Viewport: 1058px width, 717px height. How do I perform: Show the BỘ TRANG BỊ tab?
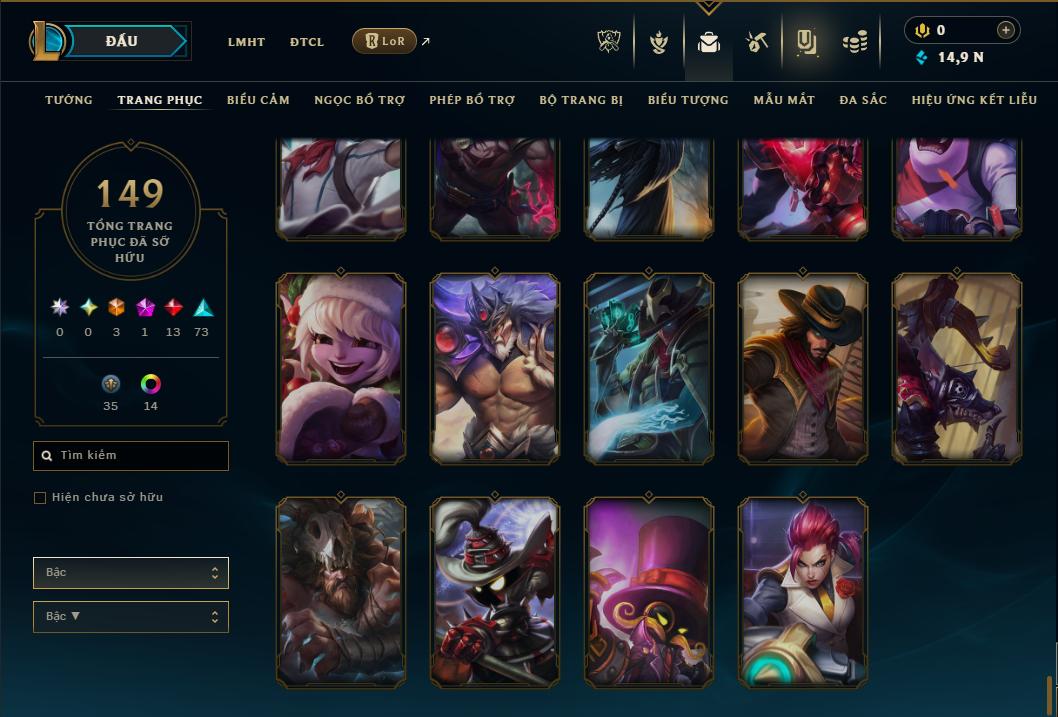pos(581,100)
